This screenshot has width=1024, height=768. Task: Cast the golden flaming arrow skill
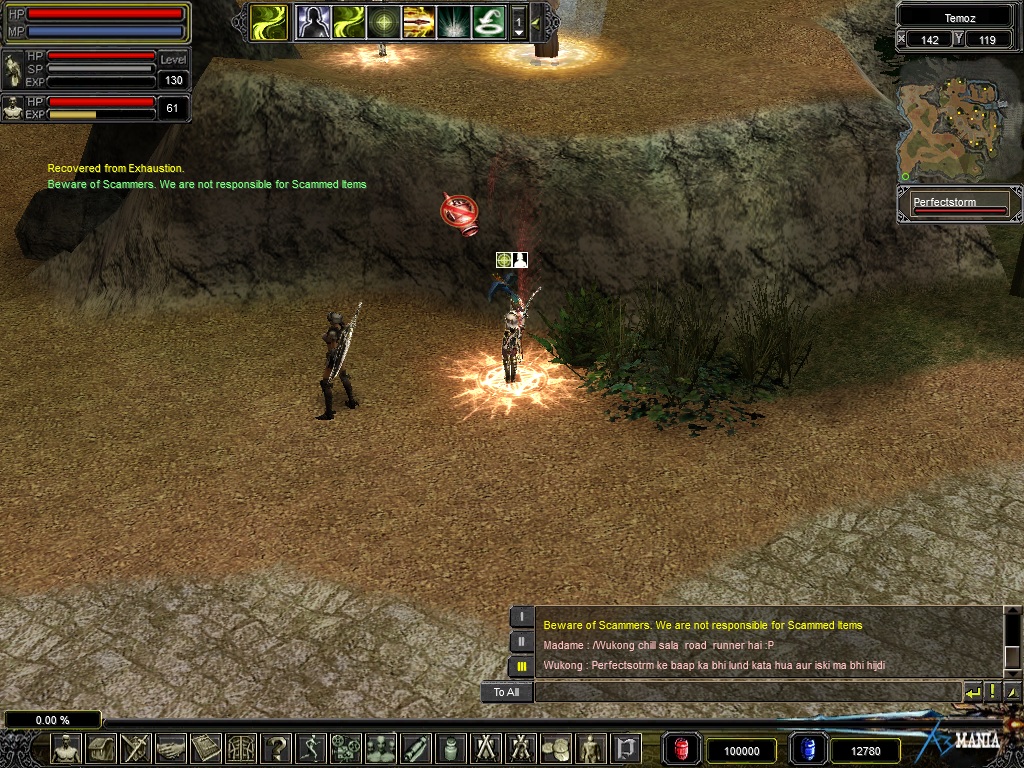[418, 21]
